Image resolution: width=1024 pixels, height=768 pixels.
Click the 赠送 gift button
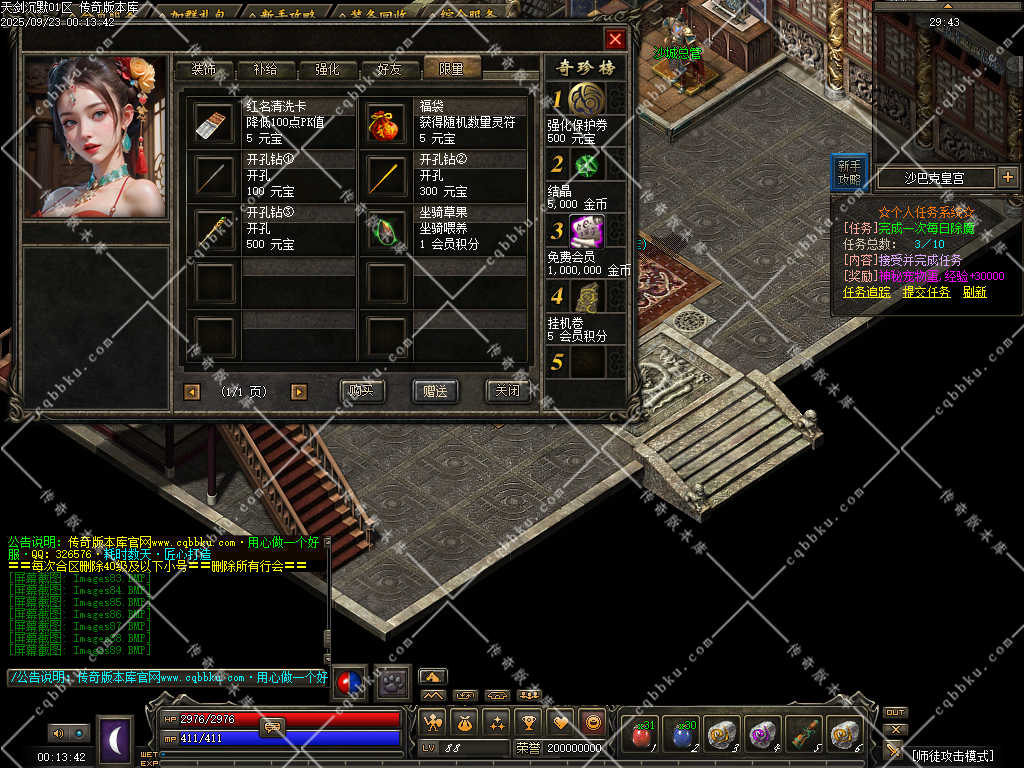coord(435,391)
